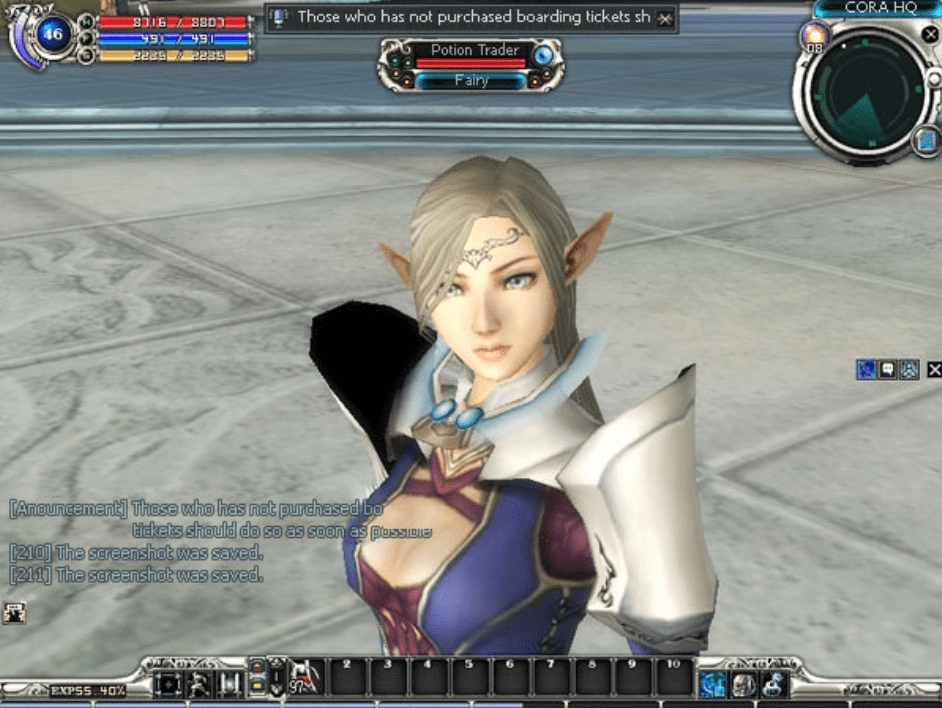Click the blue glowing icon right of hotbar
Screen dimensions: 942x708
[x=713, y=684]
